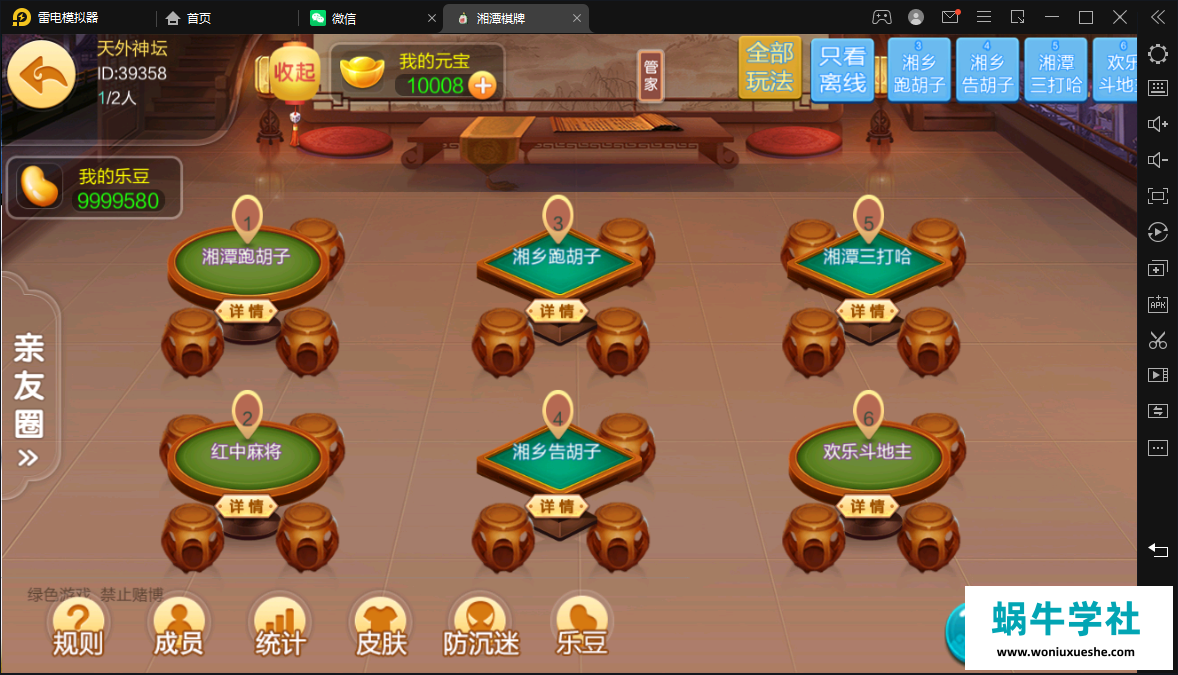View 详情 for the 湘乡跑胡子 table

pos(558,311)
